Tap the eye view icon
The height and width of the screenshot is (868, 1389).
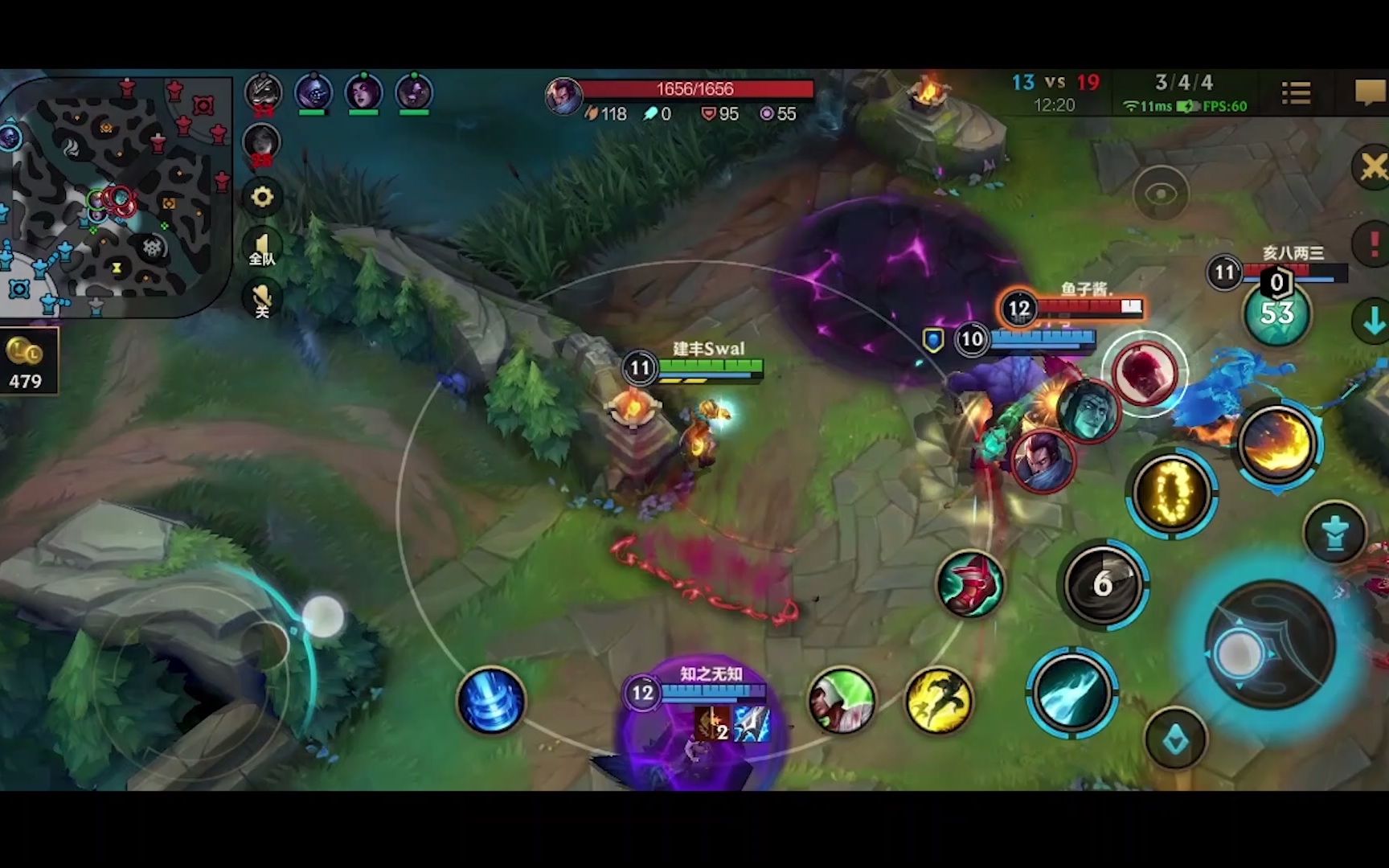click(x=1161, y=194)
